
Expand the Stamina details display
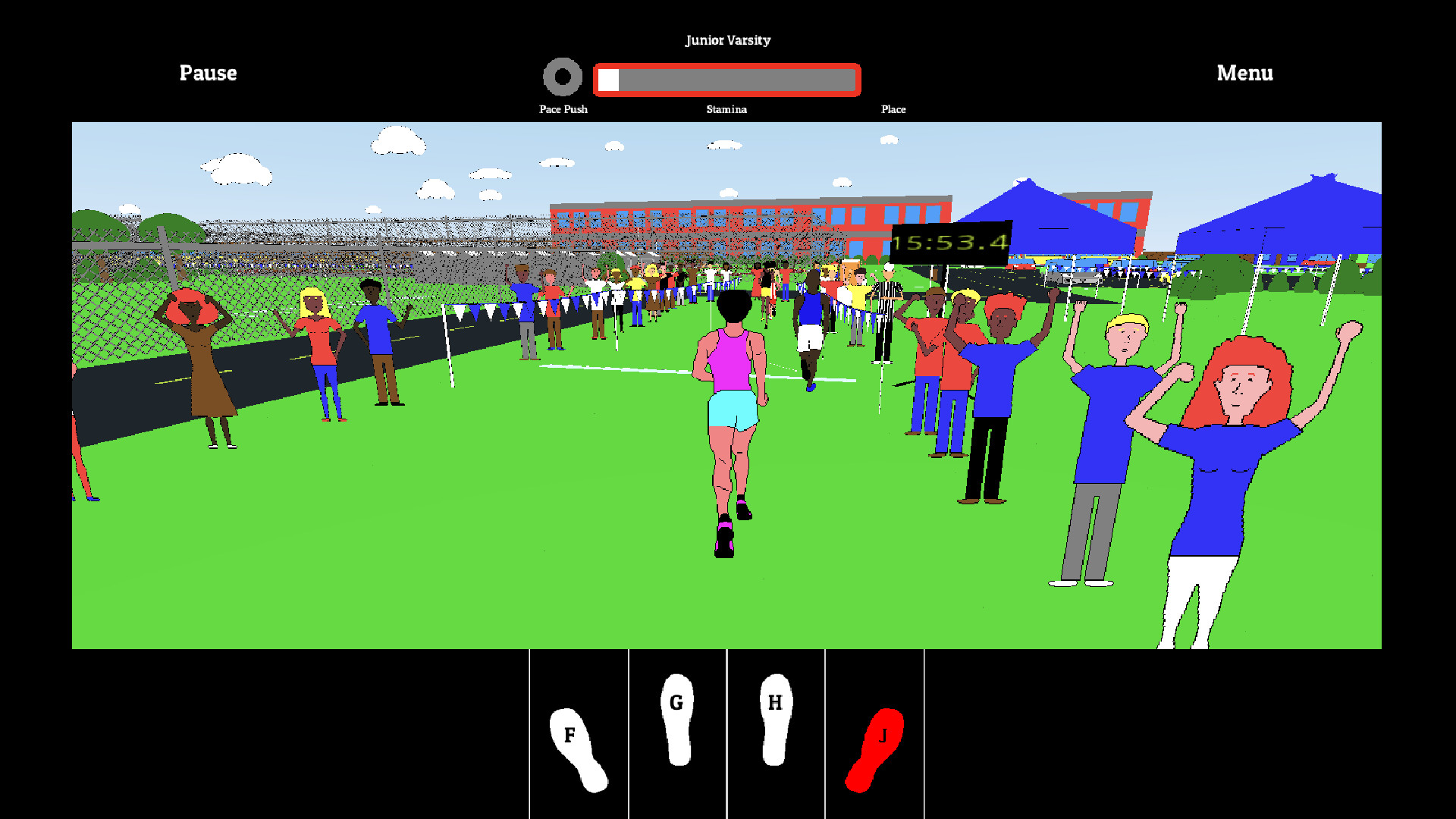coord(726,109)
